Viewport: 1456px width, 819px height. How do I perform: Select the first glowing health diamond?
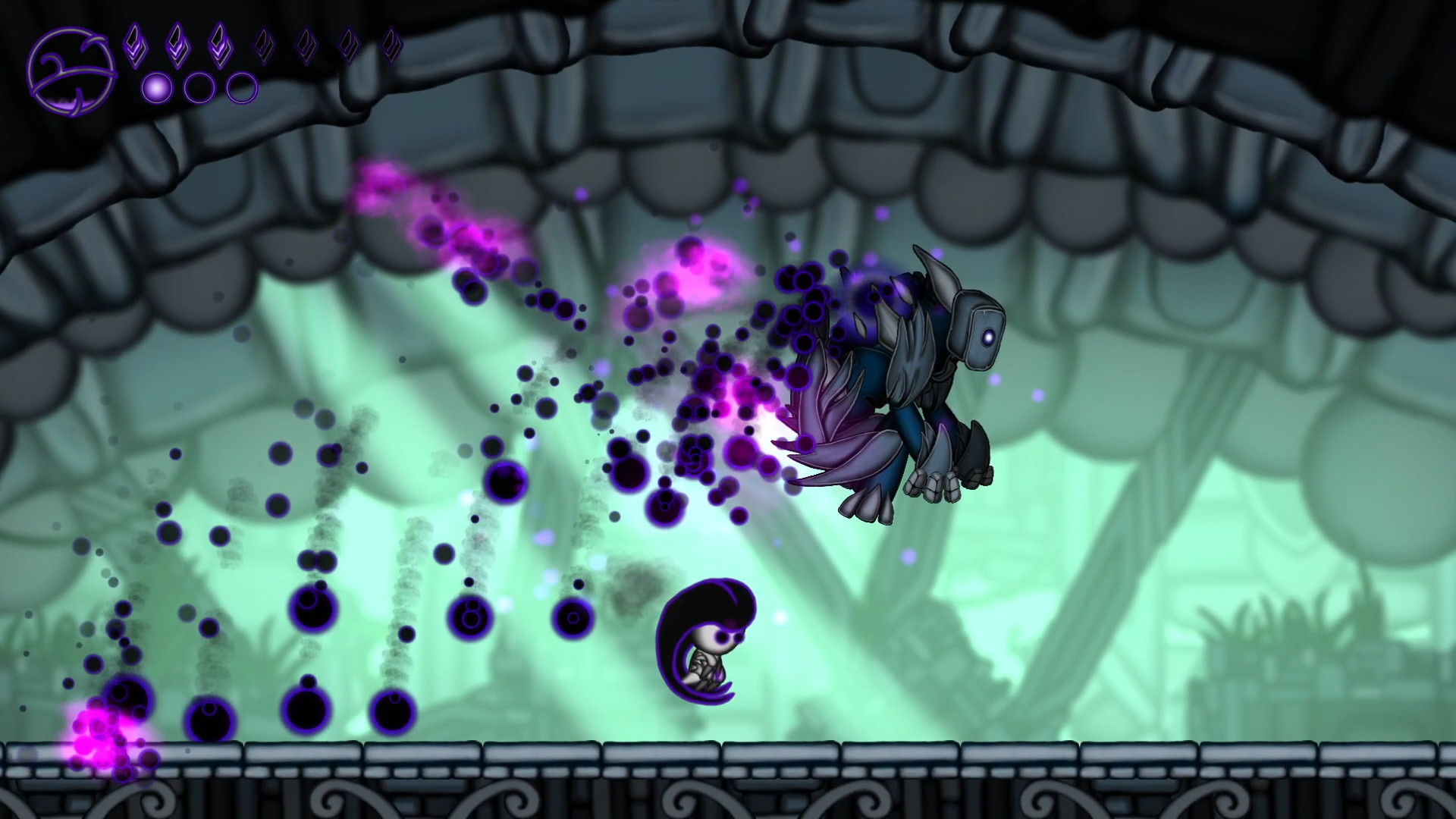click(135, 44)
